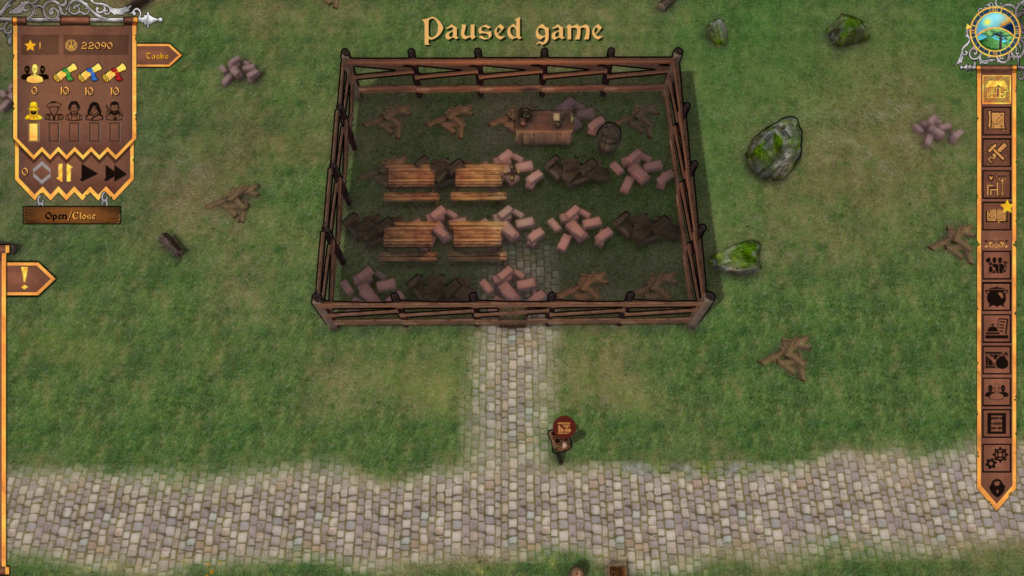The width and height of the screenshot is (1024, 576).
Task: Click the padlock icon
Action: tap(995, 487)
